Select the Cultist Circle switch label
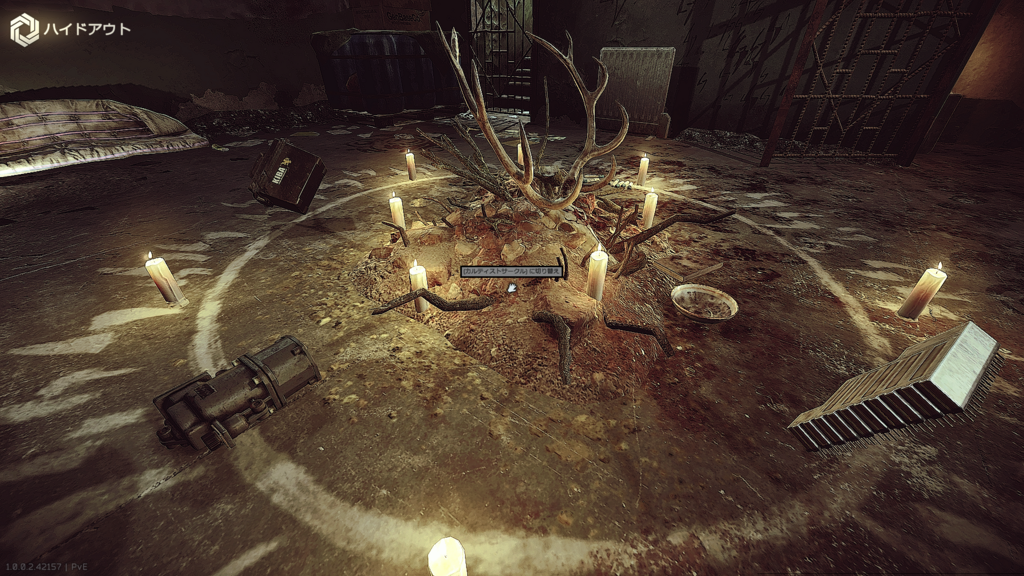Image resolution: width=1024 pixels, height=576 pixels. [x=512, y=271]
